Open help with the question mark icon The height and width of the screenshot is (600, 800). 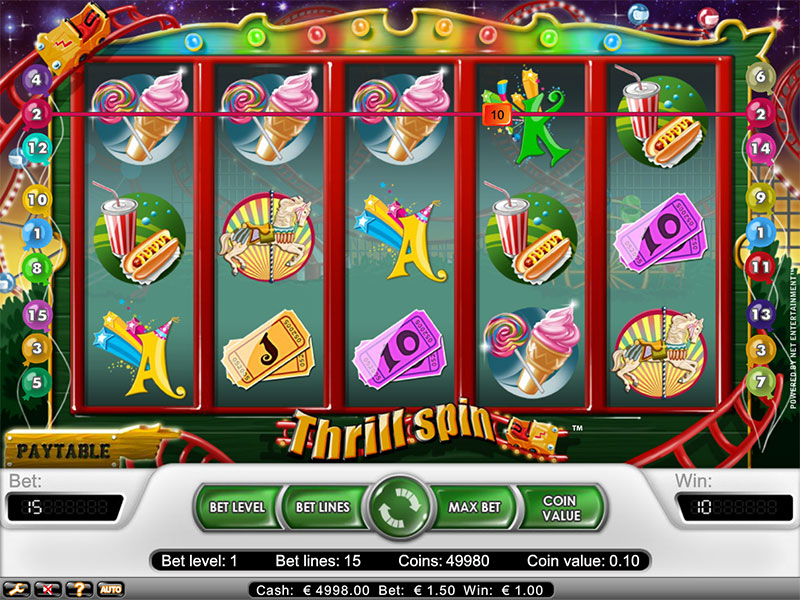[x=78, y=589]
